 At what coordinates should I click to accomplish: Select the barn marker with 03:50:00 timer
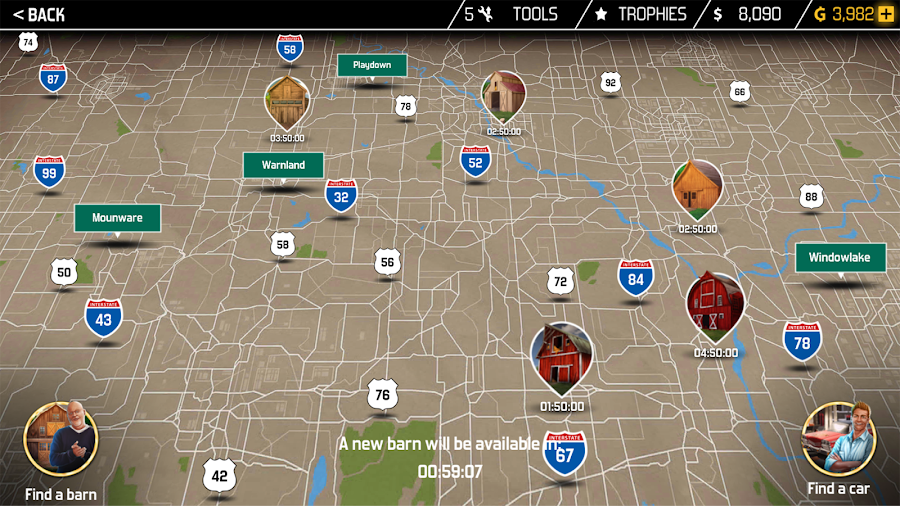(x=287, y=102)
